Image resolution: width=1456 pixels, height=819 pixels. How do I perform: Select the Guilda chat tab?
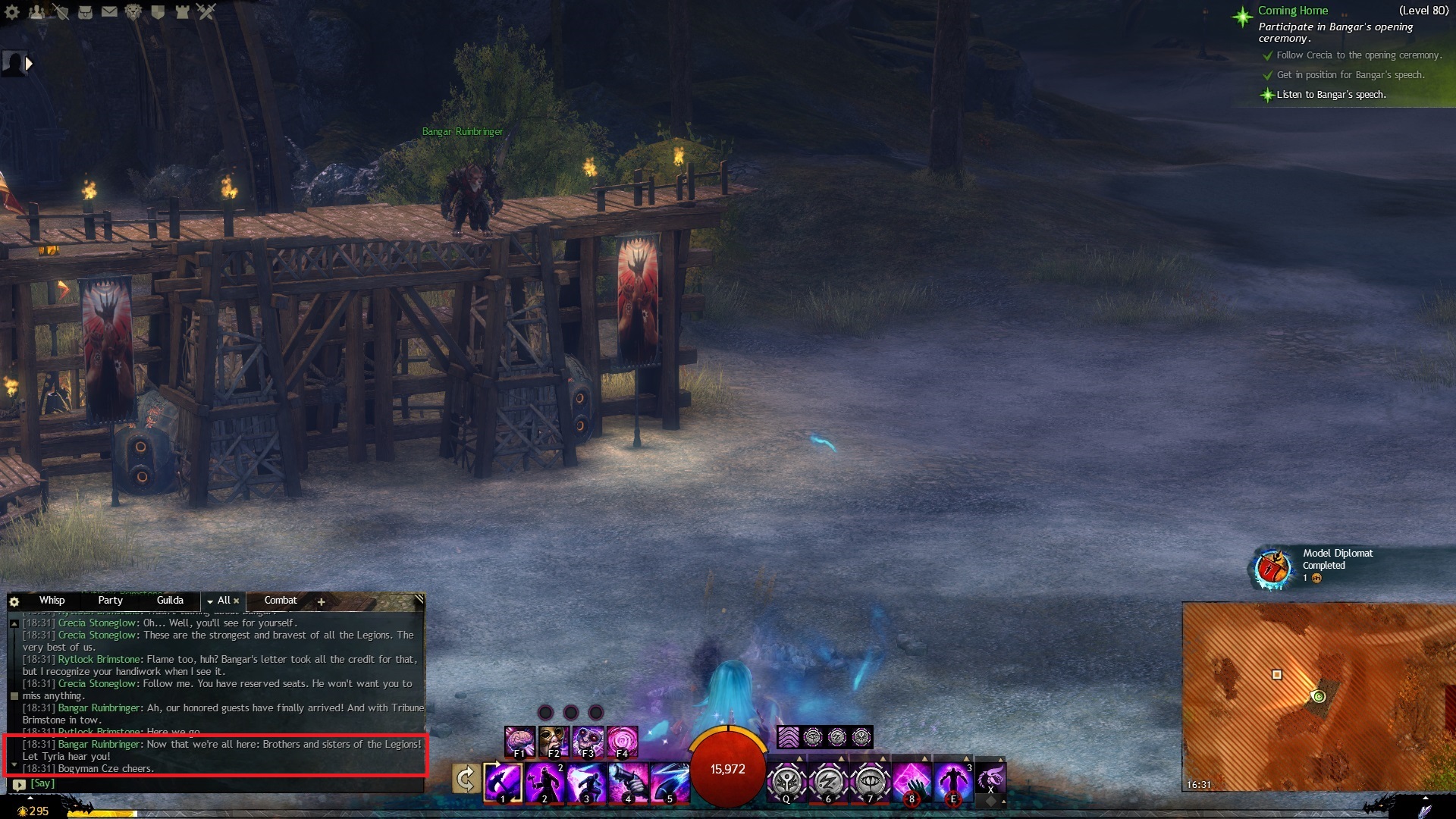click(x=170, y=601)
